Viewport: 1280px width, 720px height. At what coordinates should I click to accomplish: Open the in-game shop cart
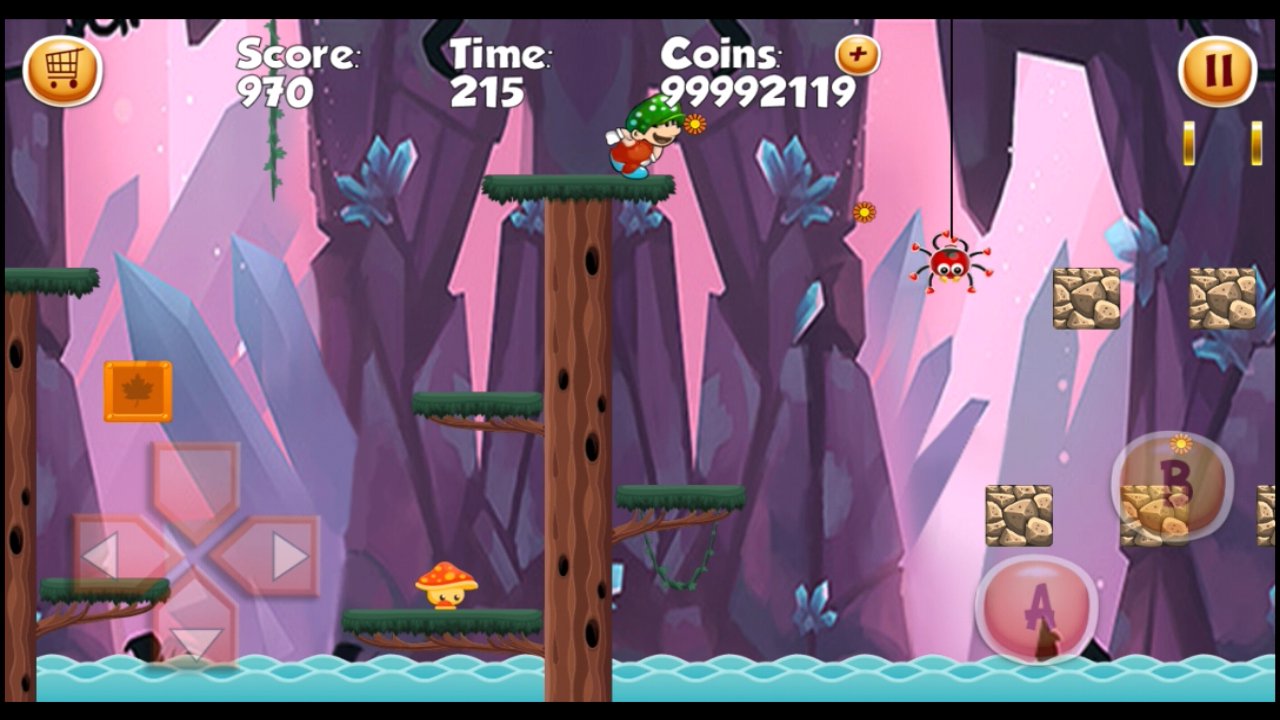(62, 72)
